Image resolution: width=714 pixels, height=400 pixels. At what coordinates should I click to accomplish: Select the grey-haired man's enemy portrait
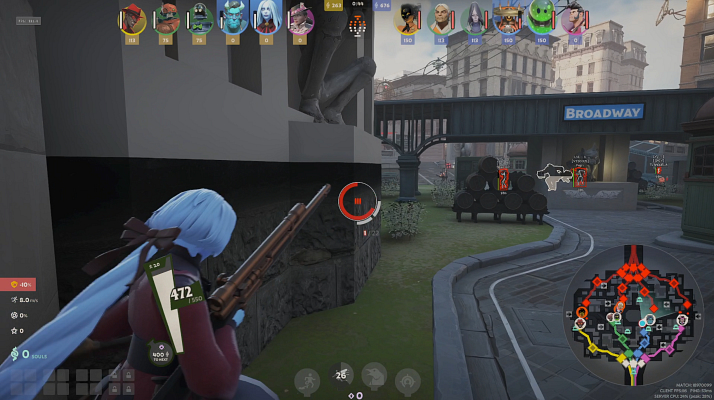point(440,18)
